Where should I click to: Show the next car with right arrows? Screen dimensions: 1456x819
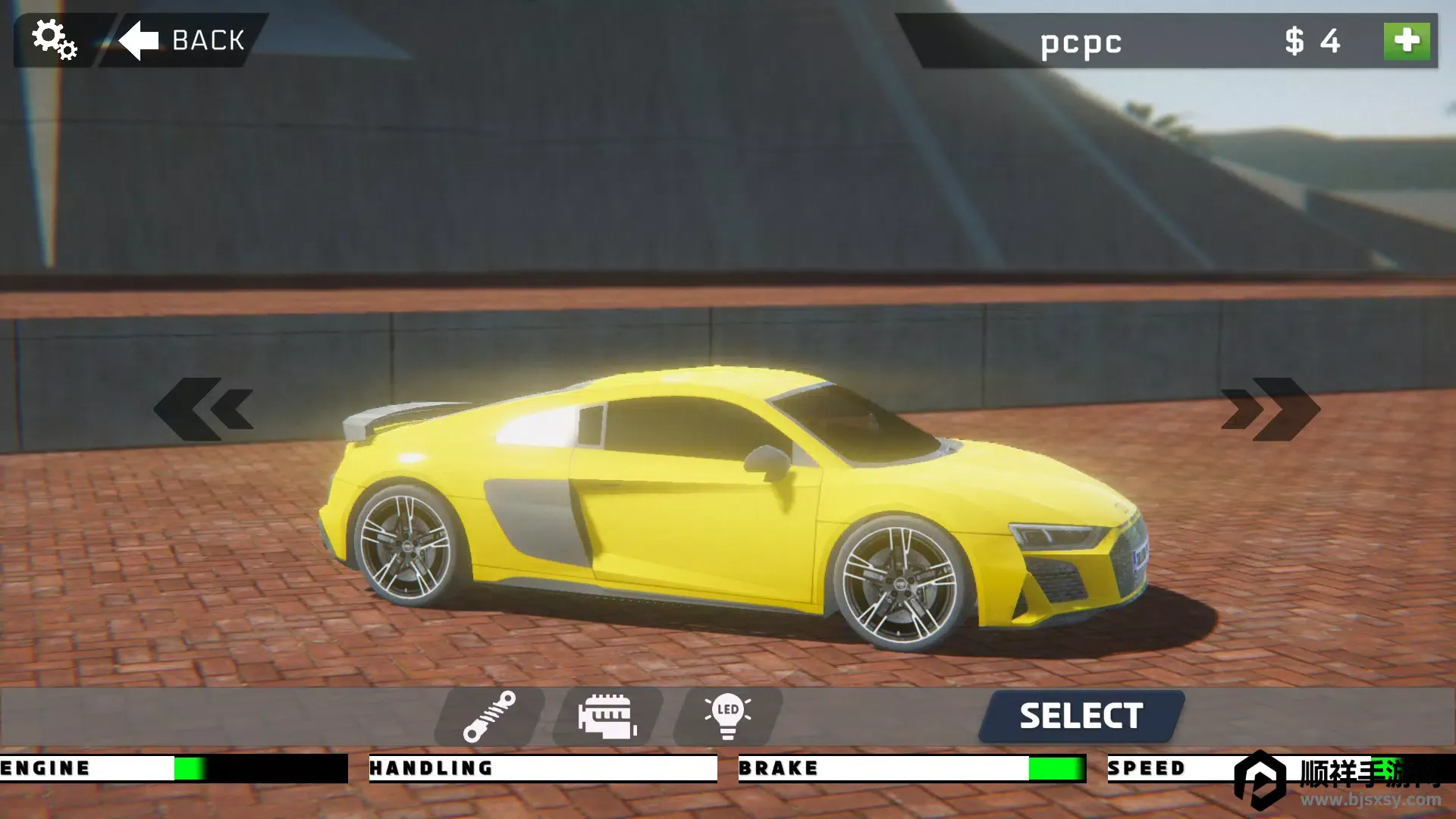[1270, 409]
